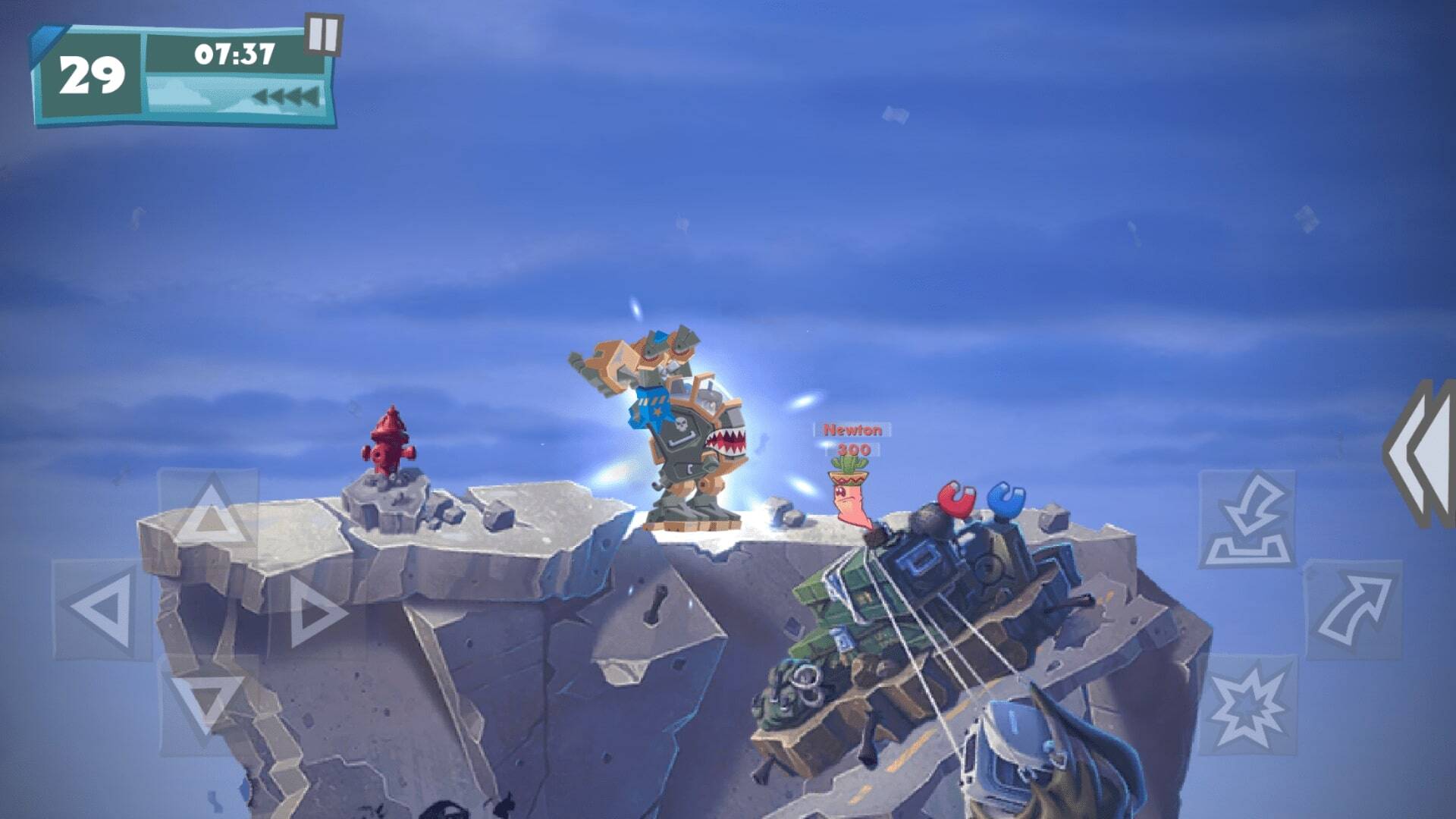The width and height of the screenshot is (1456, 819).
Task: Jump using the curved arrow button
Action: (x=1354, y=609)
